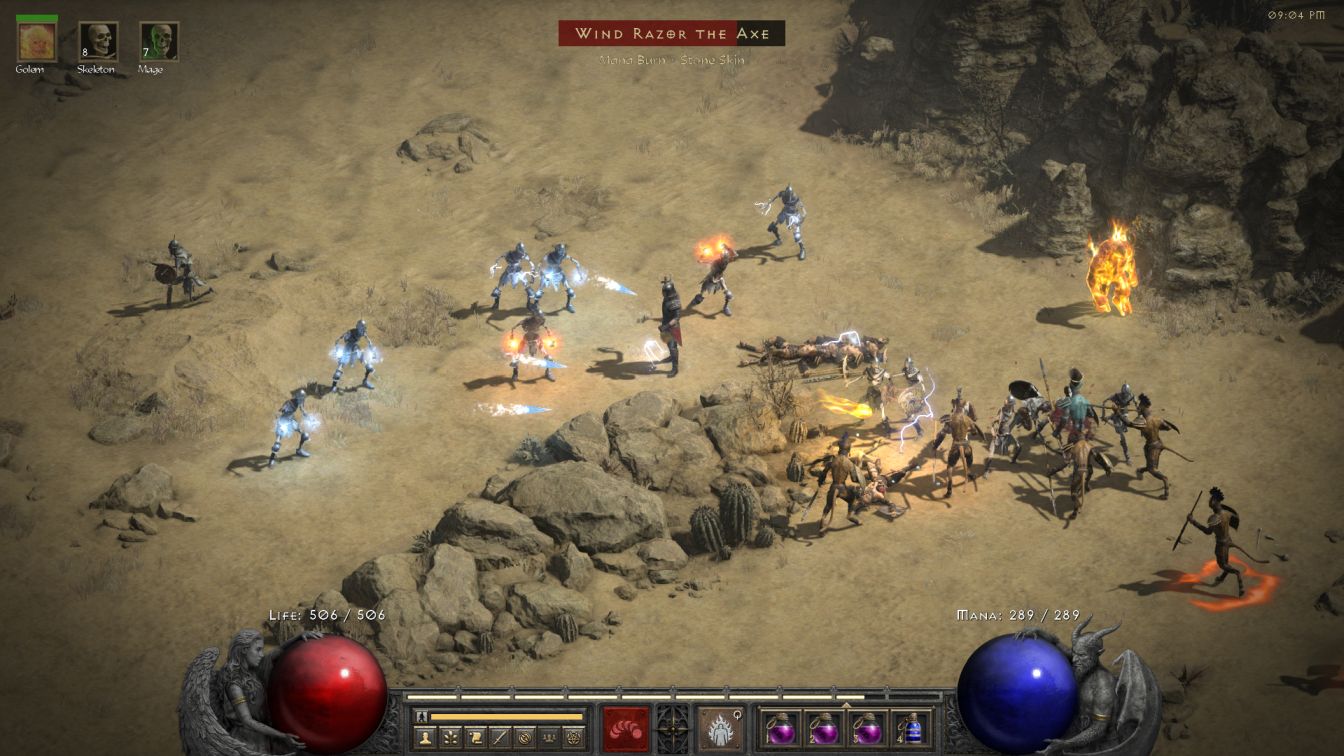Open the party screen button
The height and width of the screenshot is (756, 1344).
pyautogui.click(x=548, y=737)
